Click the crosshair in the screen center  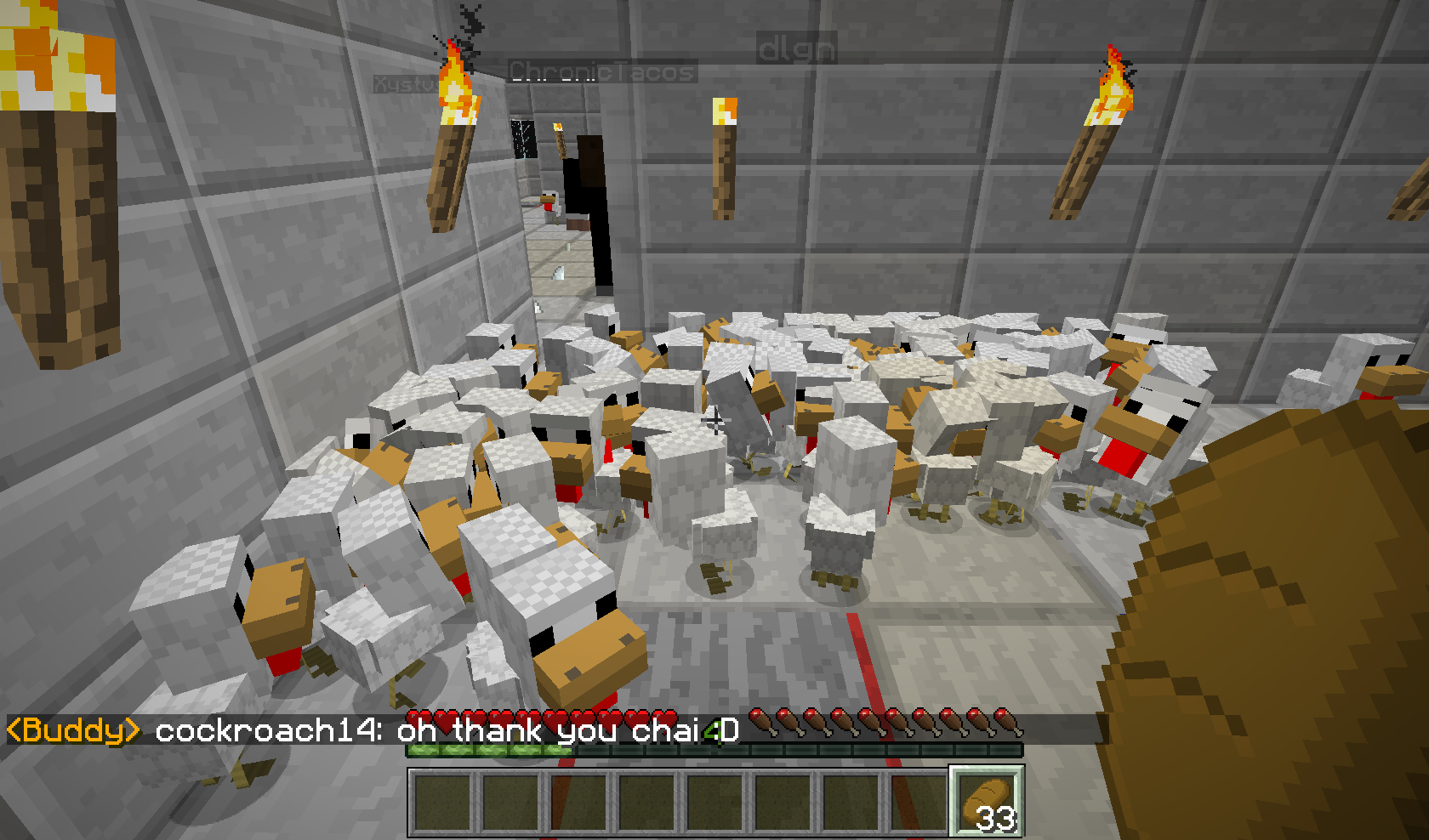(714, 420)
